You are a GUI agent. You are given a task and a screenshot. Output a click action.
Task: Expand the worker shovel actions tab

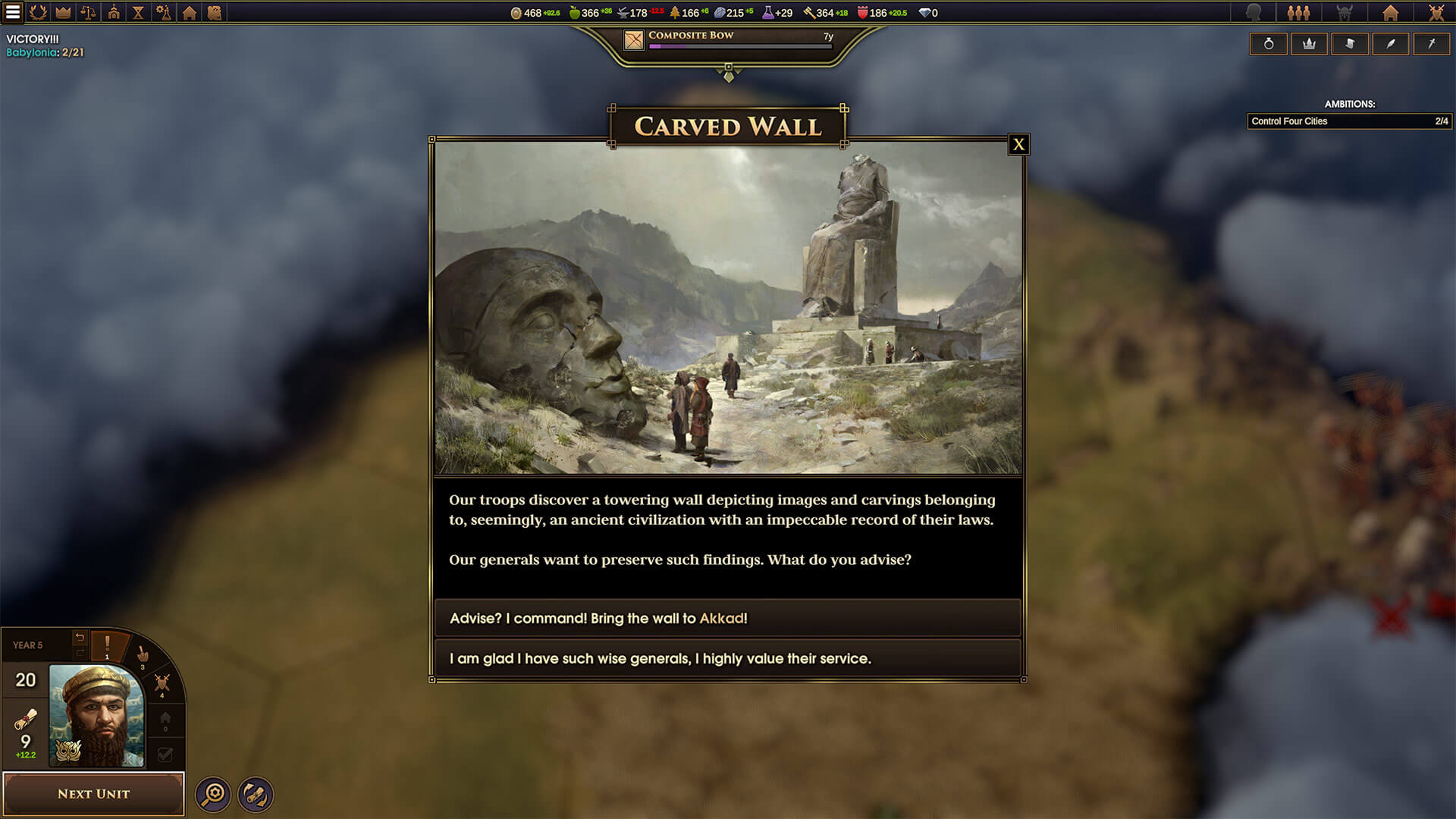coord(143,655)
